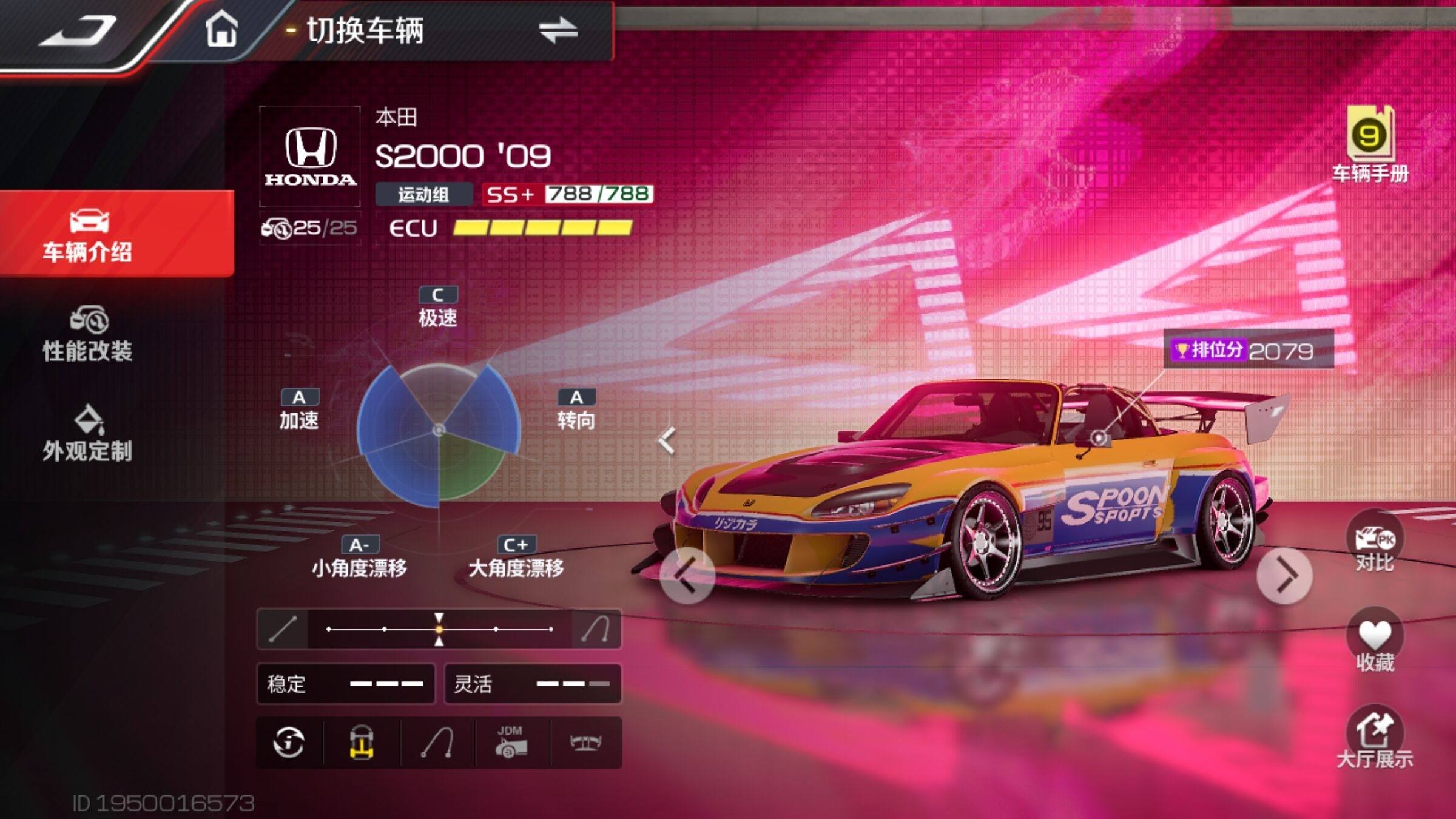Open the yellow chassis drivetrain icon
Image resolution: width=1456 pixels, height=819 pixels.
[x=362, y=743]
